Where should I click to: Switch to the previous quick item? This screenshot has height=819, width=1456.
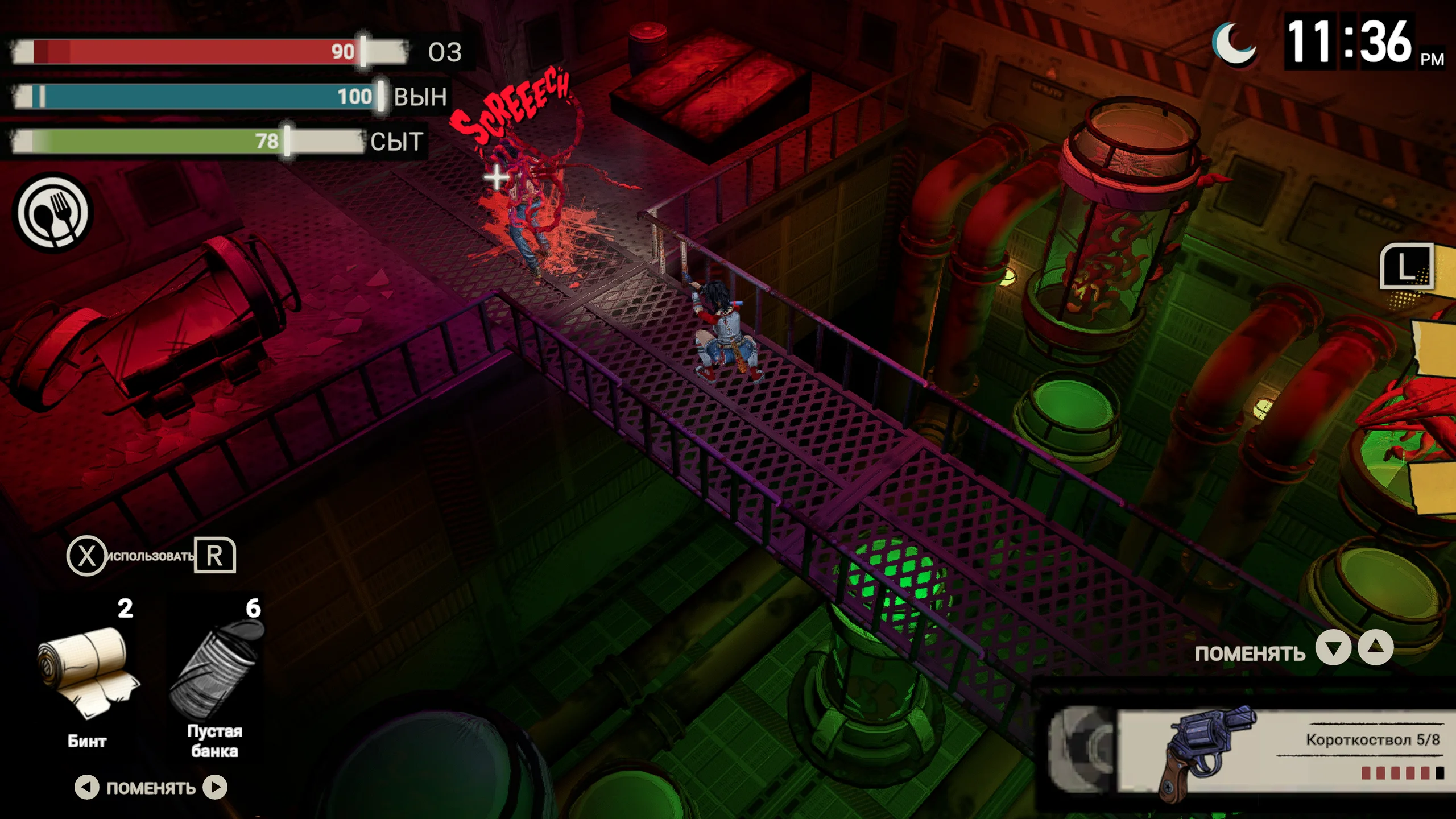coord(86,787)
